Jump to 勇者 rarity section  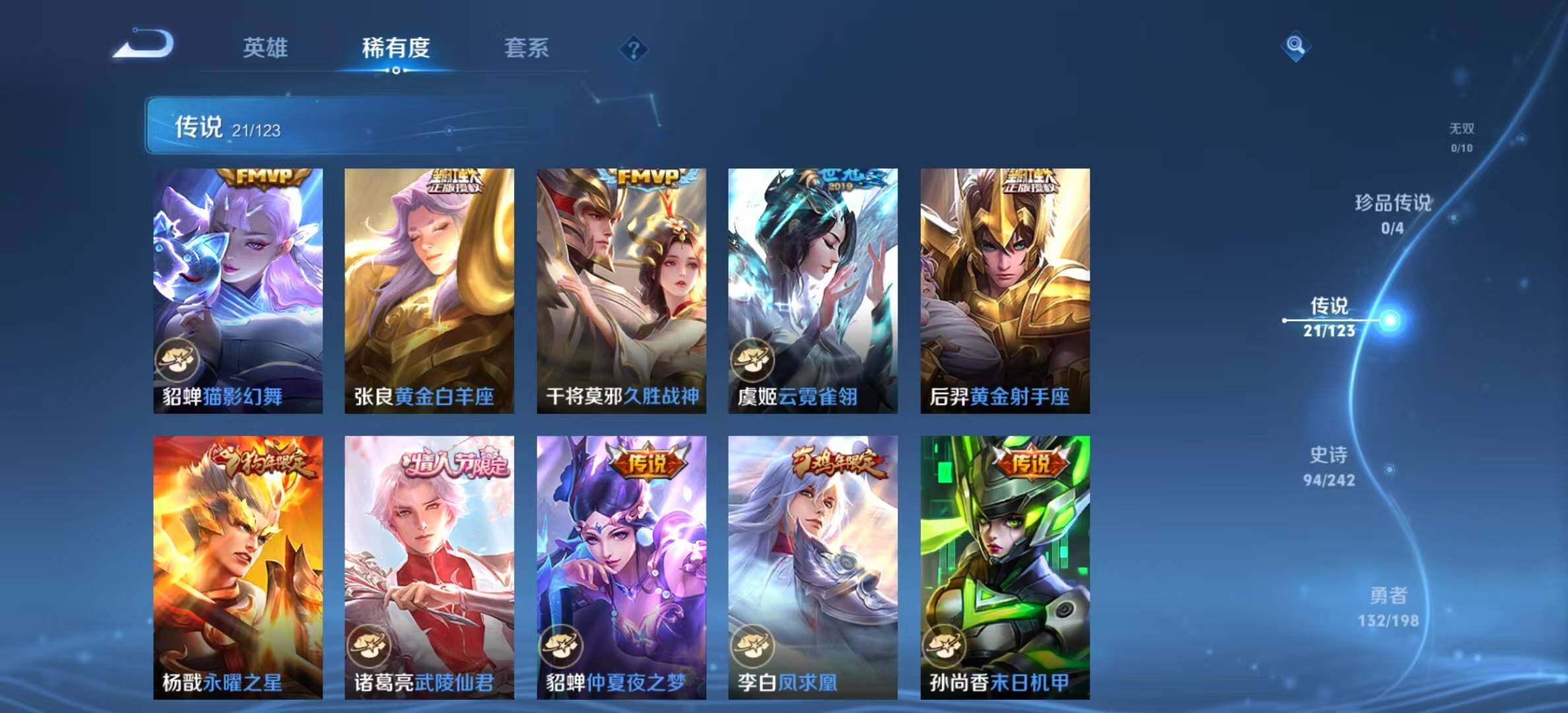[x=1388, y=606]
